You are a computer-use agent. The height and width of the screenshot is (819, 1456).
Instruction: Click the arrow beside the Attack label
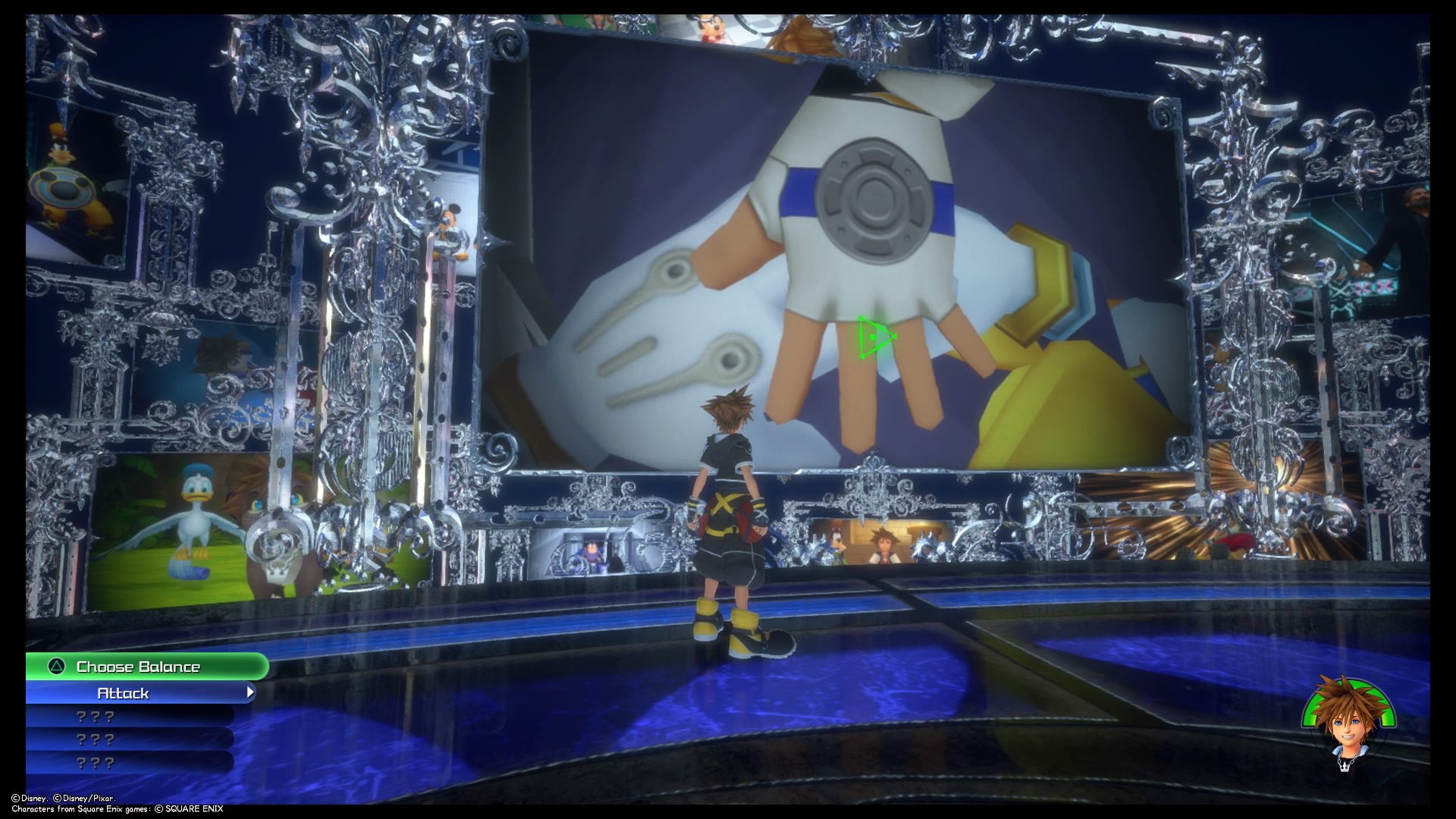pyautogui.click(x=250, y=692)
